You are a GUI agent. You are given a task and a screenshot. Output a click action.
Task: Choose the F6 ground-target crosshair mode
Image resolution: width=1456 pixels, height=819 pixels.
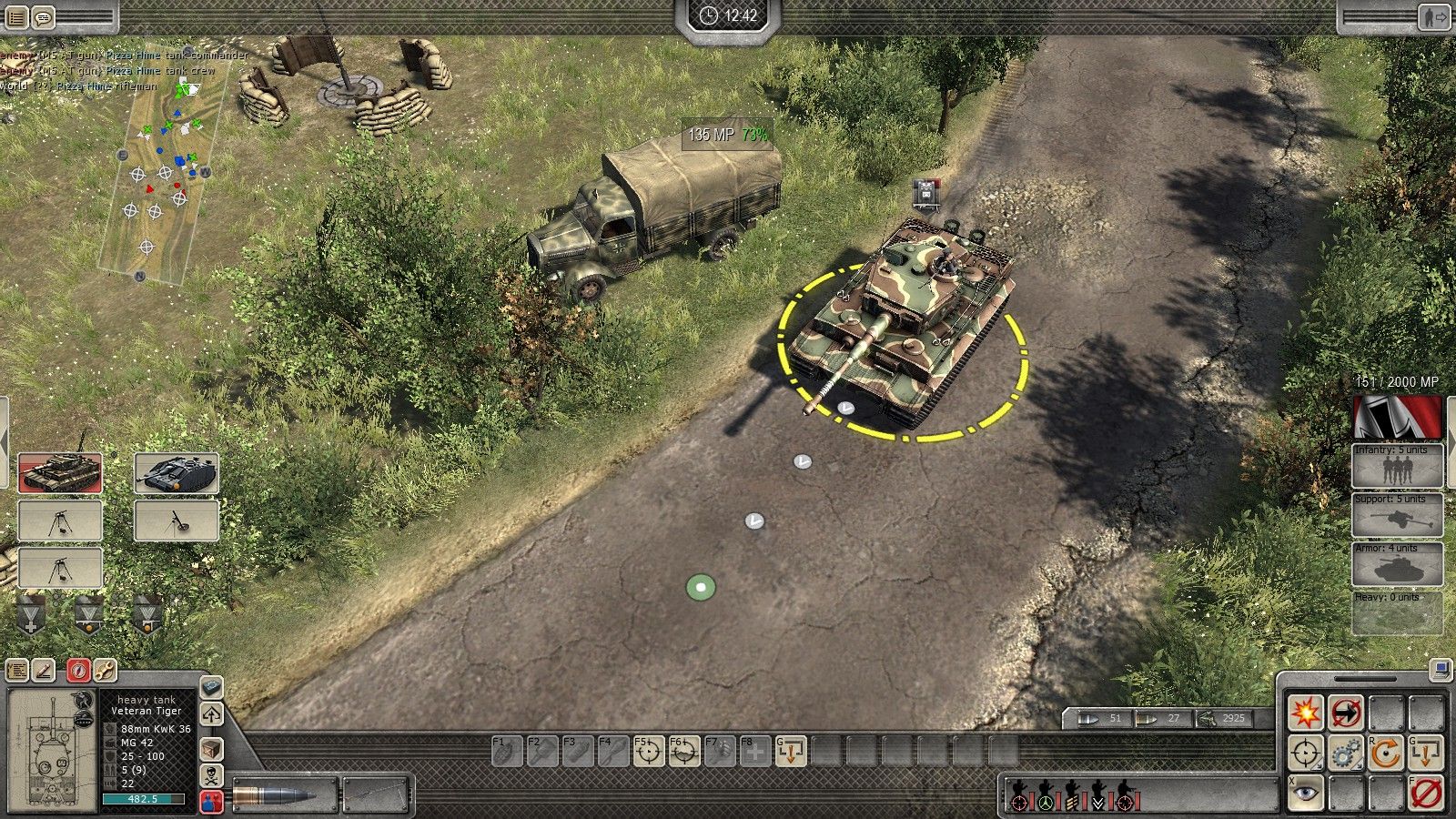click(x=683, y=752)
